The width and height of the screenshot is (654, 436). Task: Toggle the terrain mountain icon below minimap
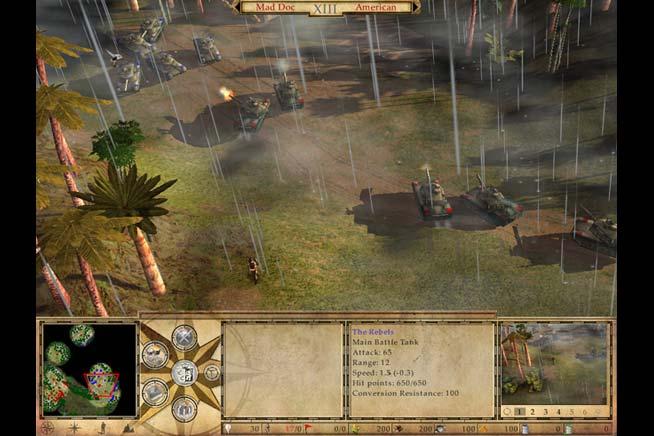[x=128, y=427]
